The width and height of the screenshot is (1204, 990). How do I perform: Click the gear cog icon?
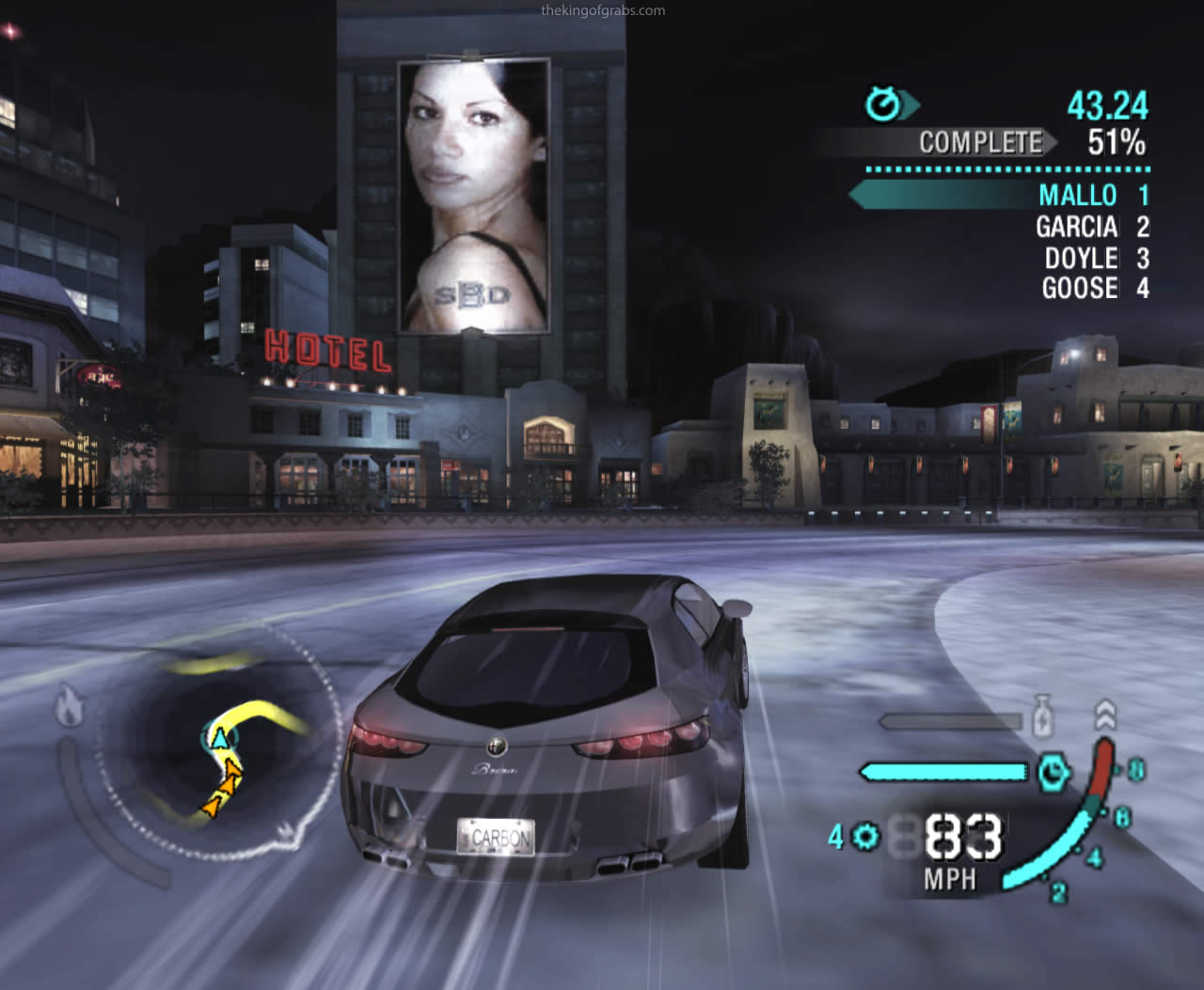(865, 836)
